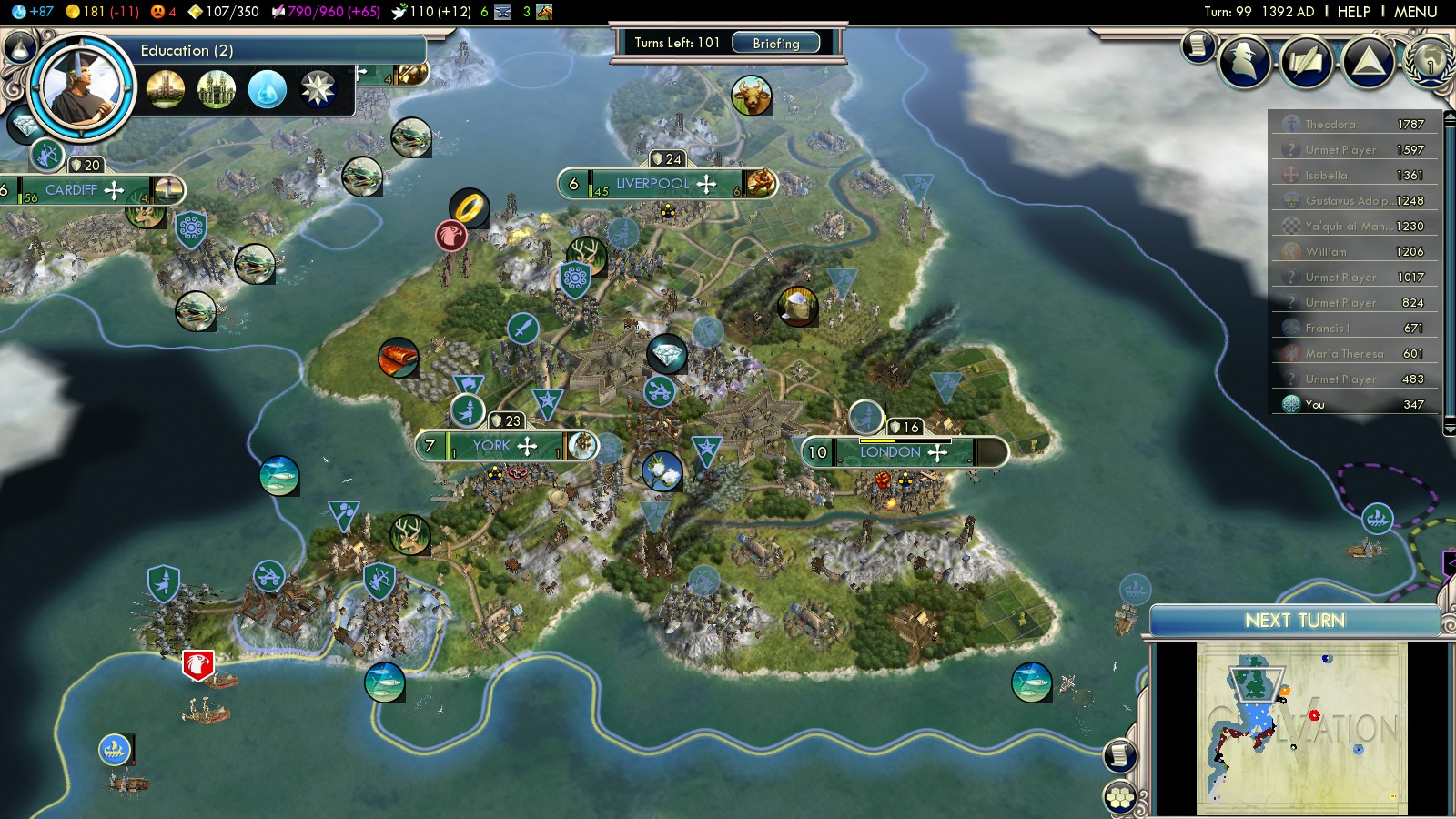End the turn with Next Turn
Viewport: 1456px width, 819px height.
(x=1294, y=621)
